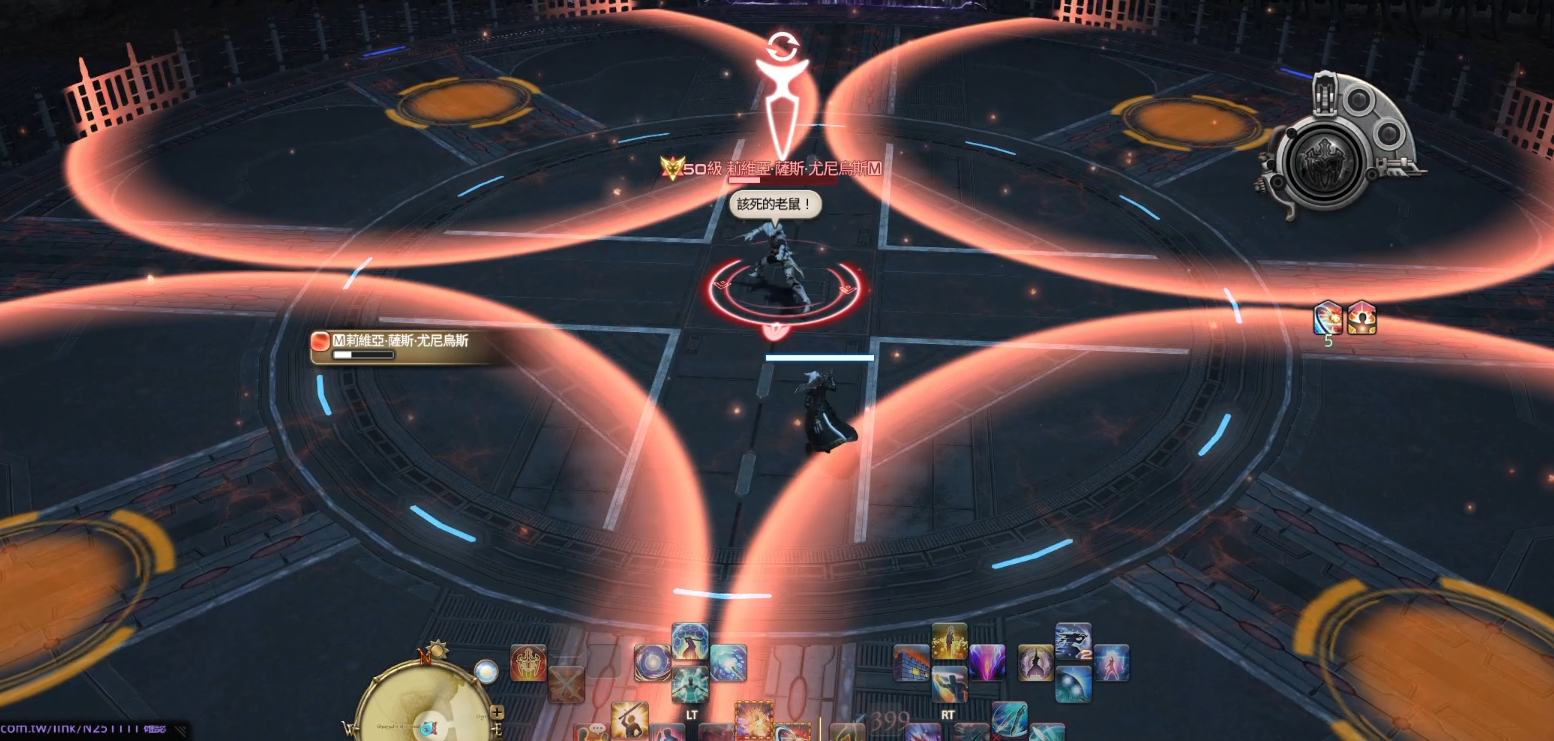Select the red crest ability icon
The image size is (1554, 741).
(x=529, y=662)
